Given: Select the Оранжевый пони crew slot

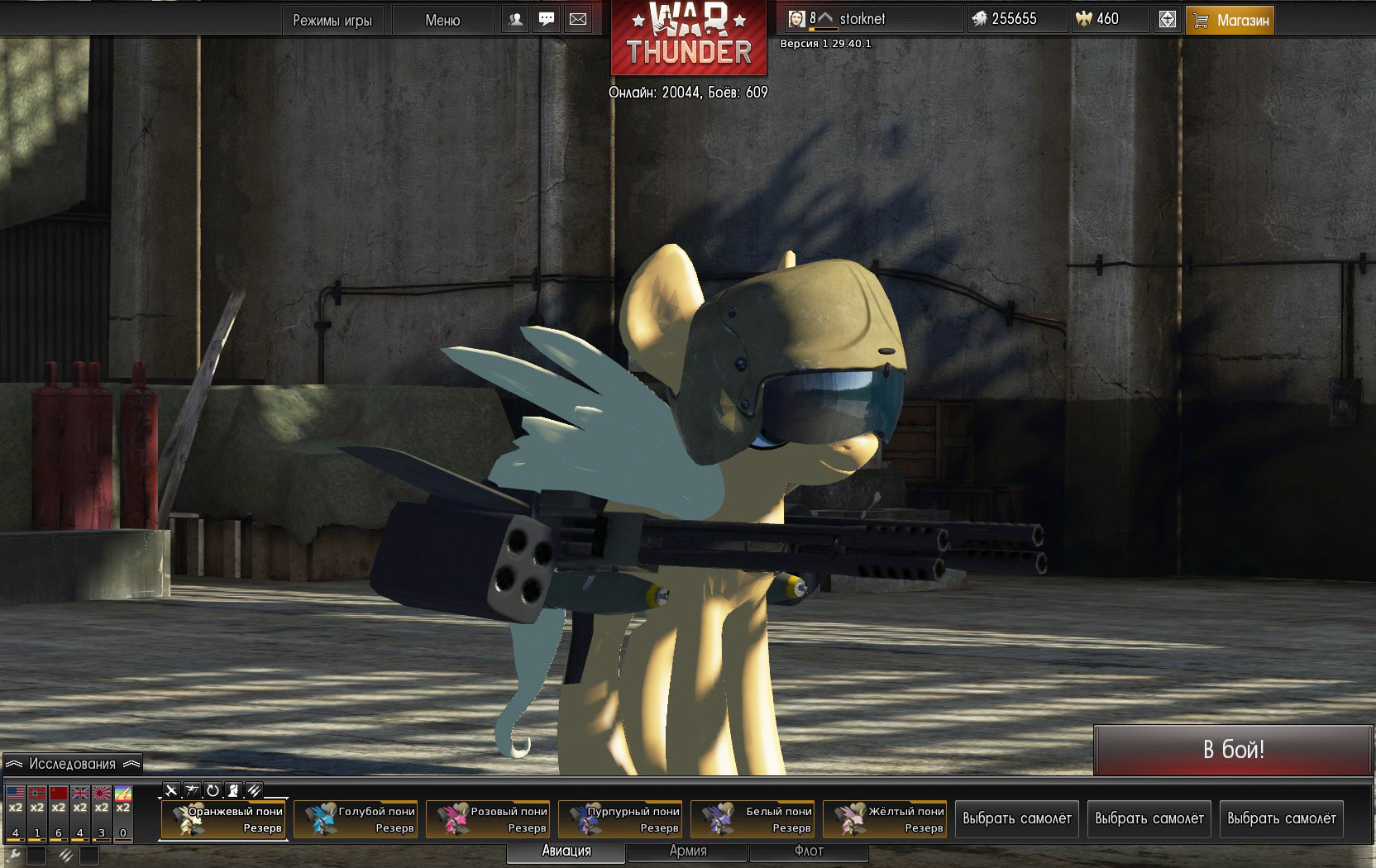Looking at the screenshot, I should (223, 819).
